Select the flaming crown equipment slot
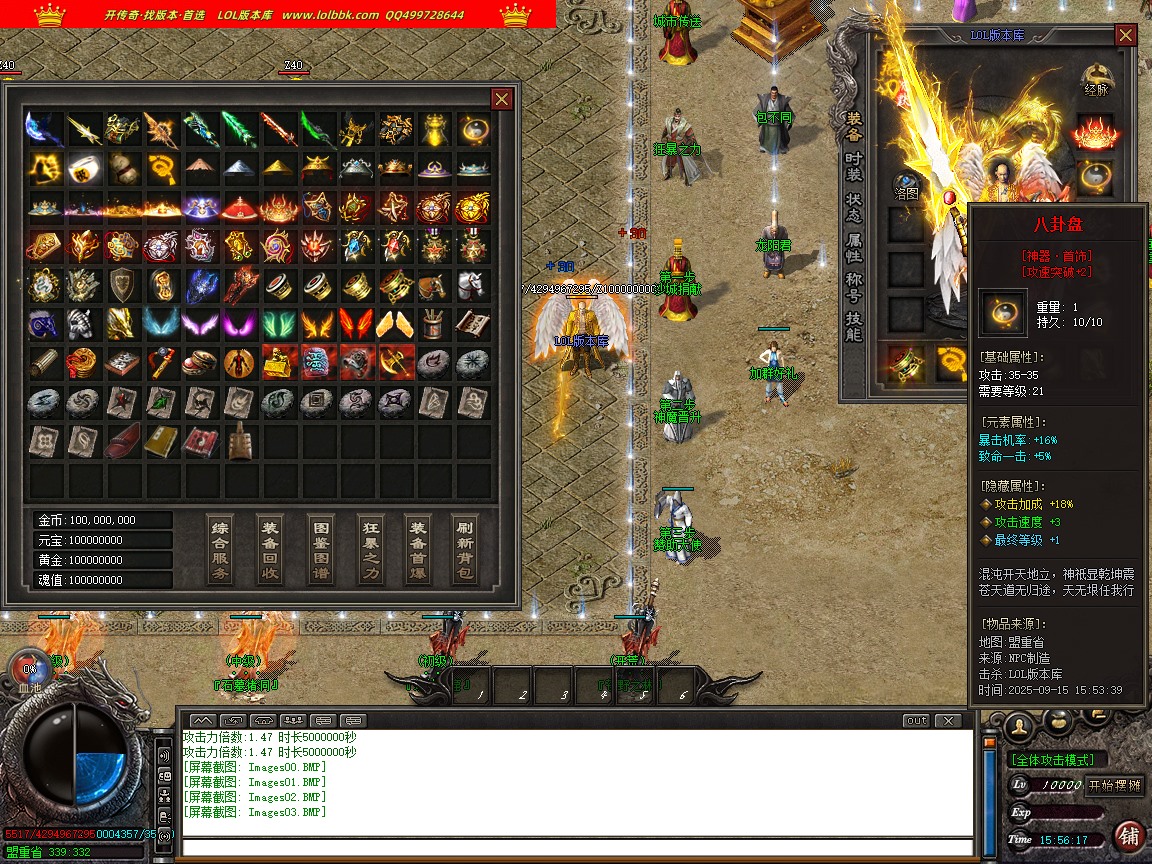The height and width of the screenshot is (864, 1152). (x=1095, y=131)
